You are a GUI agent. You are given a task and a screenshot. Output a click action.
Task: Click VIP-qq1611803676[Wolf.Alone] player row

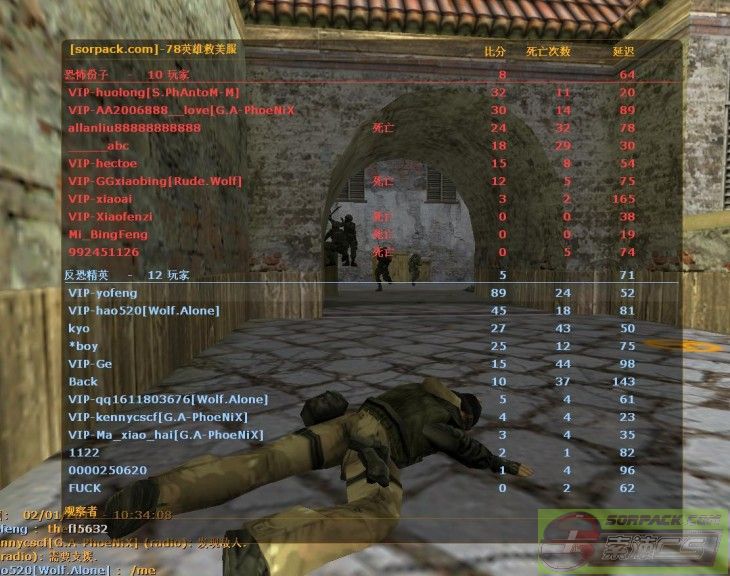tap(158, 399)
